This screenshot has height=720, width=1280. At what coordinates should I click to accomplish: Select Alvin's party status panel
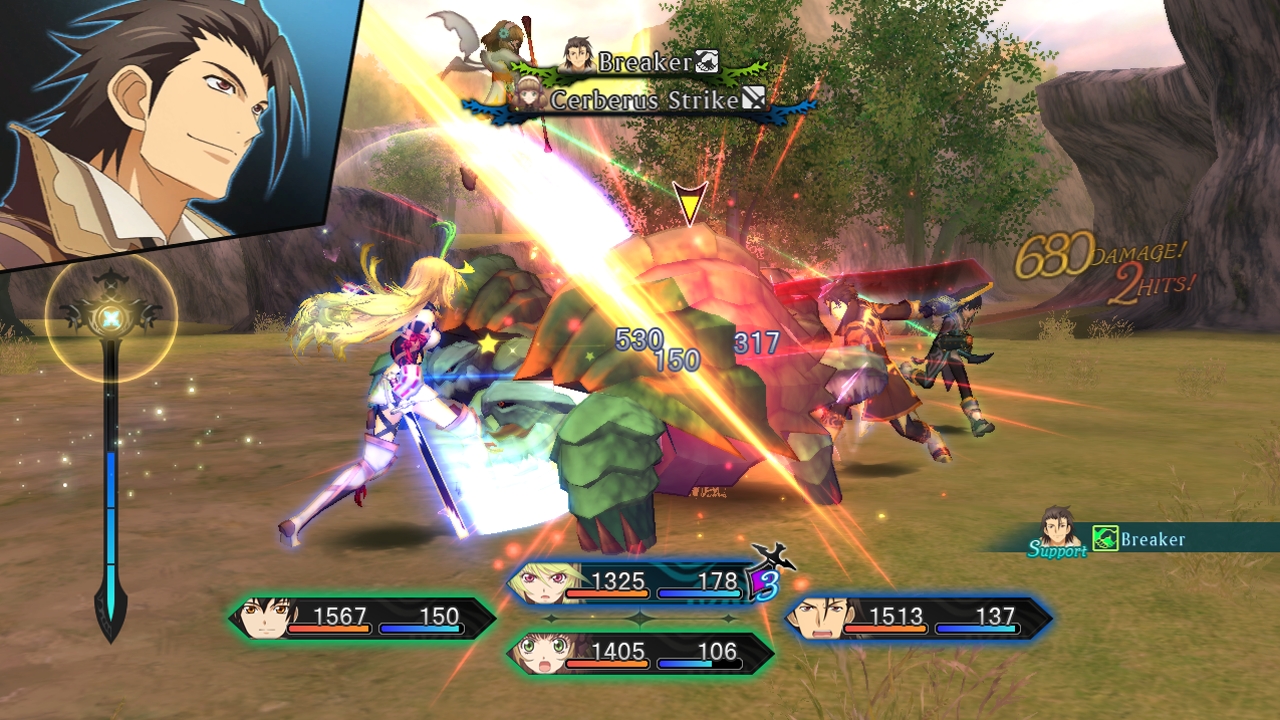tap(918, 619)
